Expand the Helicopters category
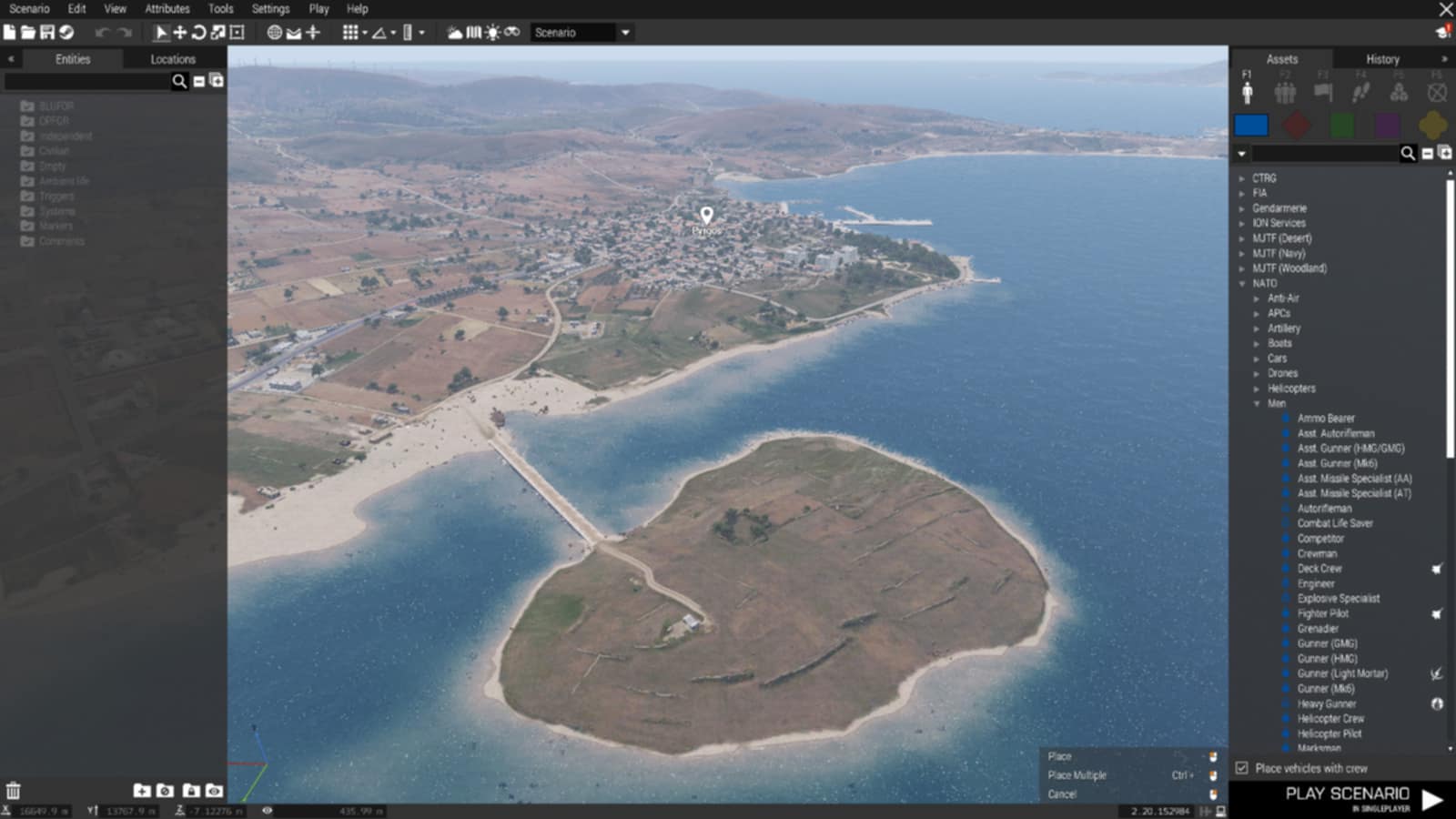 pos(1258,389)
